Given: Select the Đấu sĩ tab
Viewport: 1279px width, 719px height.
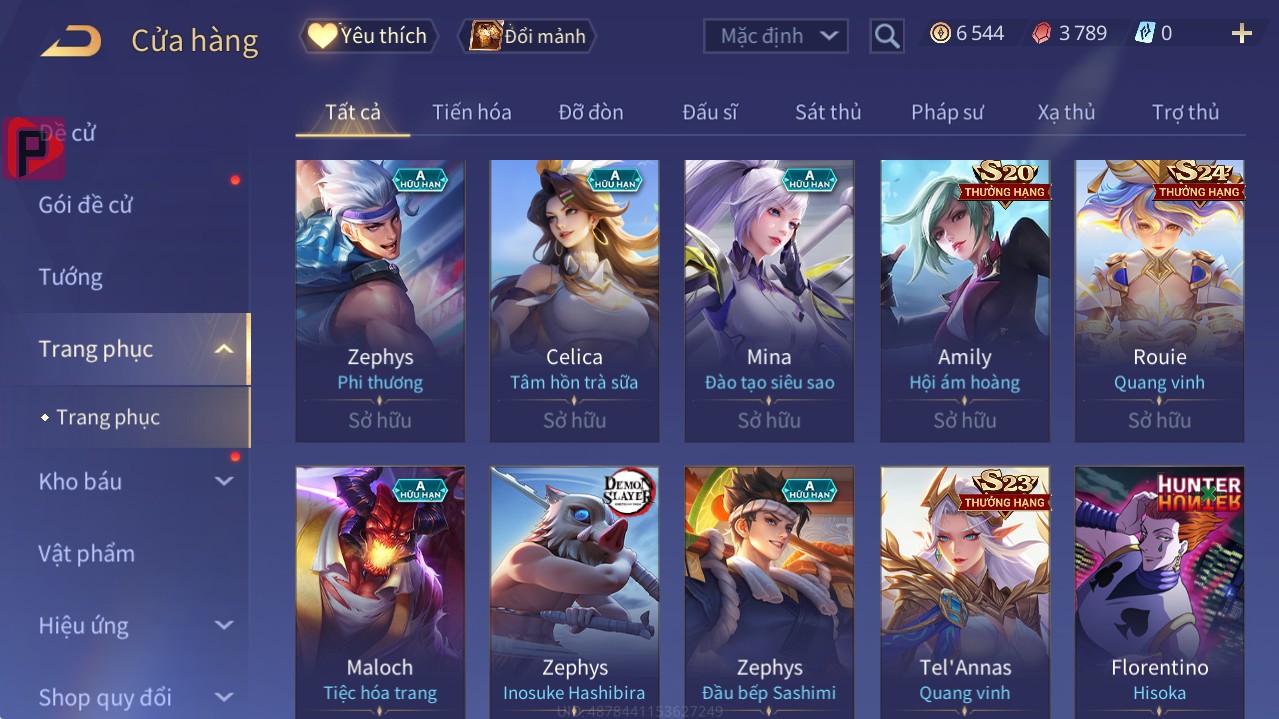Looking at the screenshot, I should [x=709, y=112].
